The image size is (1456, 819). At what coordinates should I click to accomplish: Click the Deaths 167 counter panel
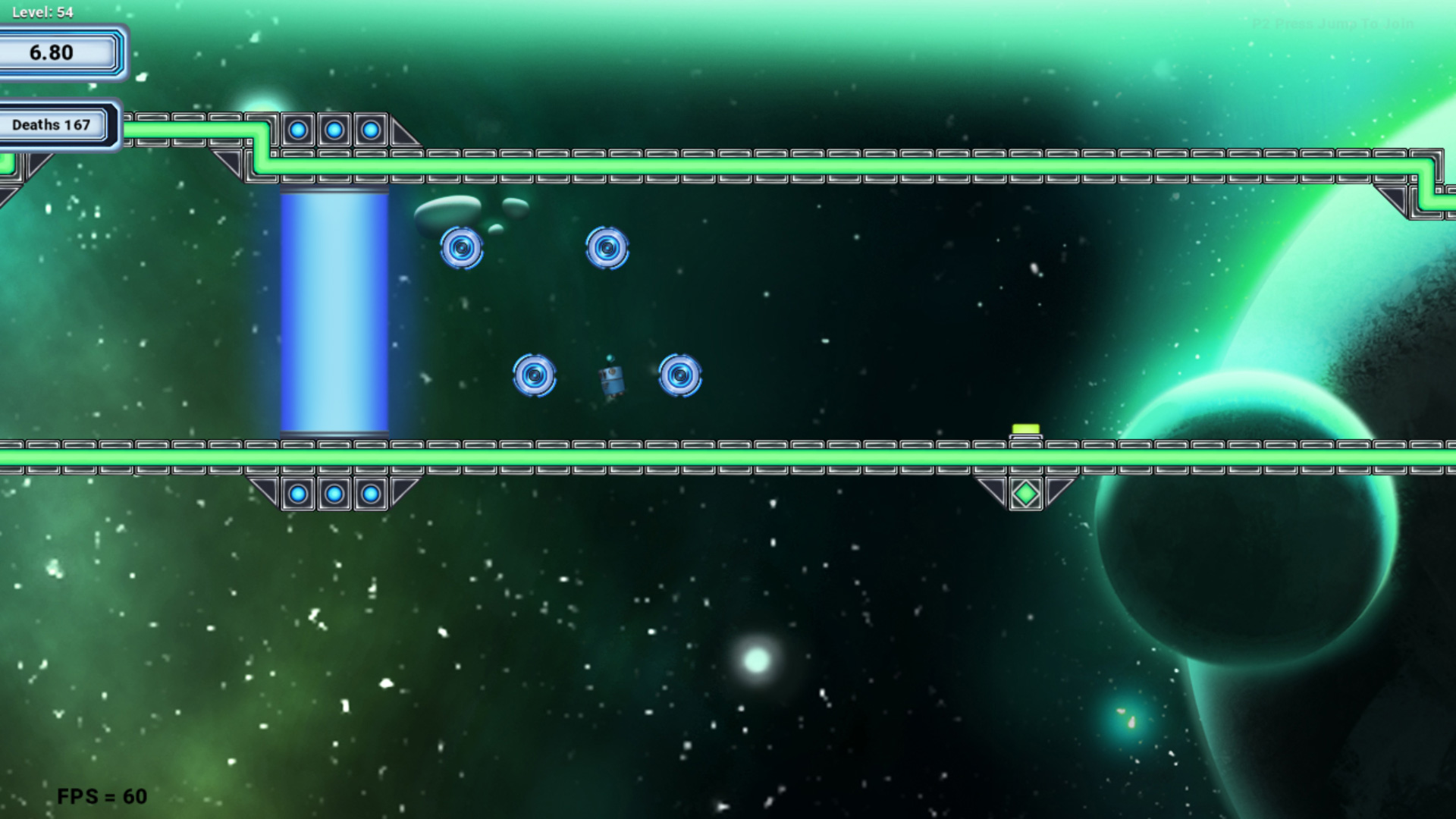(51, 124)
